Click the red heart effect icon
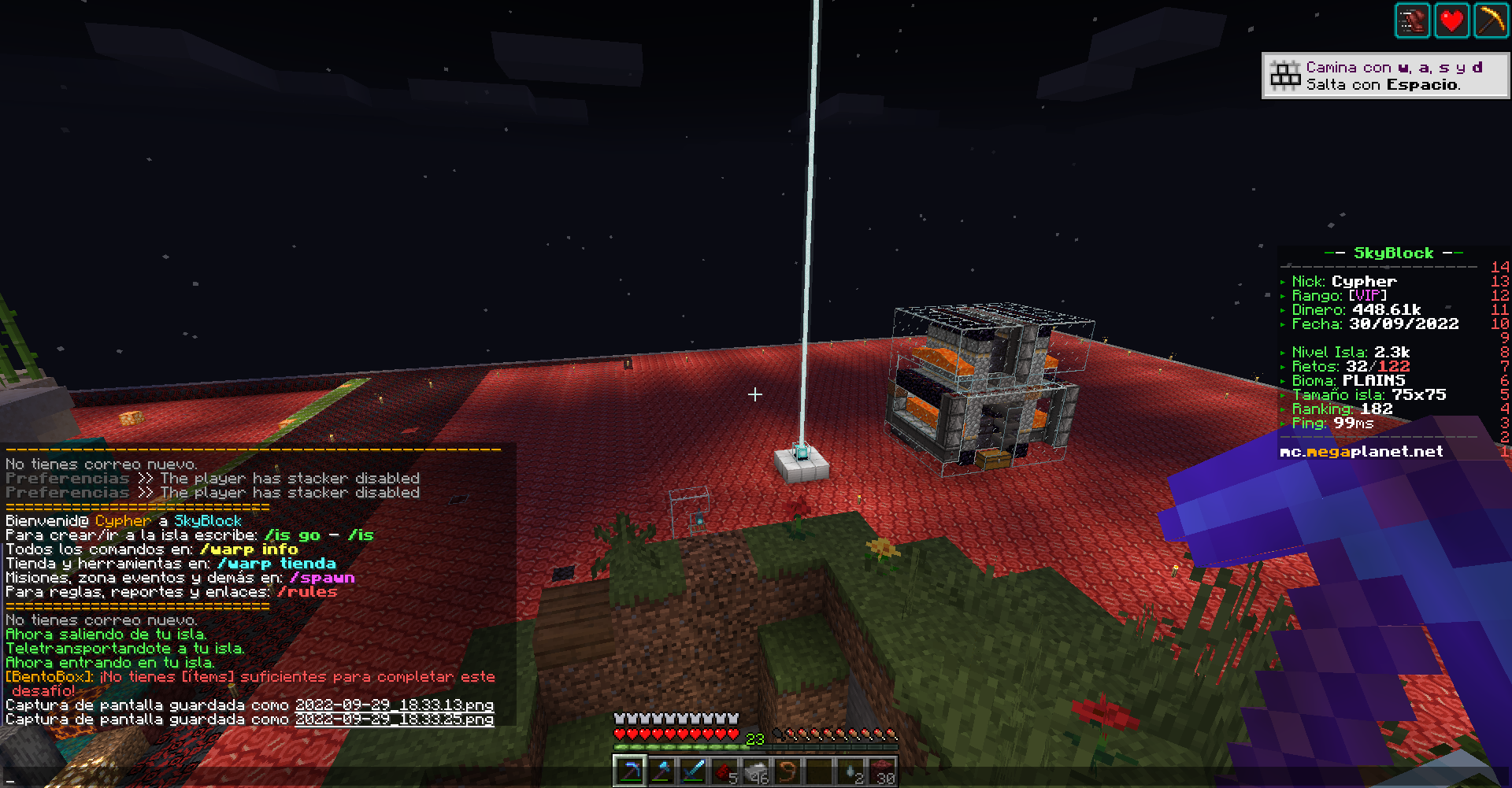Screen dimensions: 1512x788 [1451, 20]
